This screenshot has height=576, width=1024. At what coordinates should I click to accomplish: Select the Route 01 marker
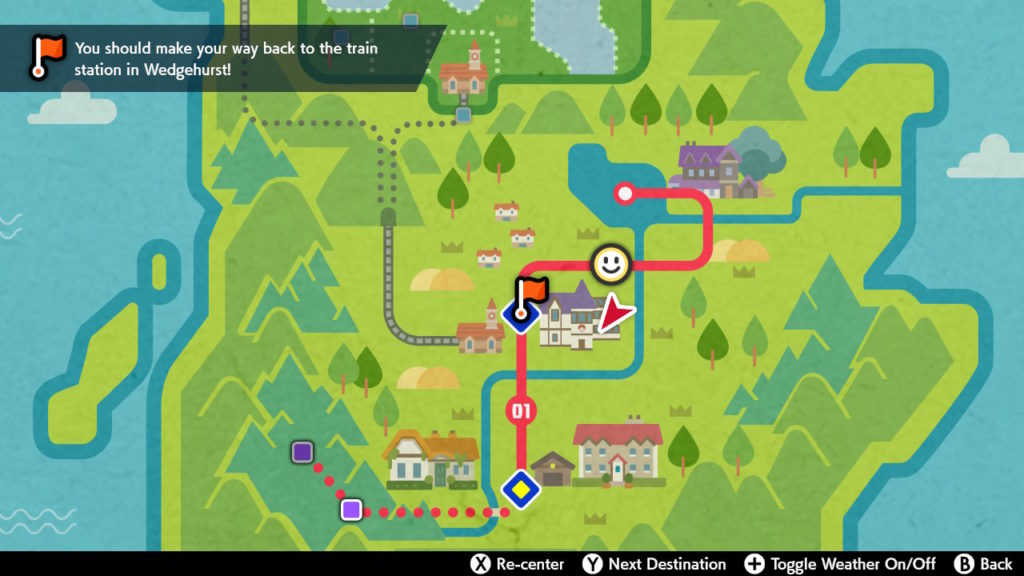521,410
